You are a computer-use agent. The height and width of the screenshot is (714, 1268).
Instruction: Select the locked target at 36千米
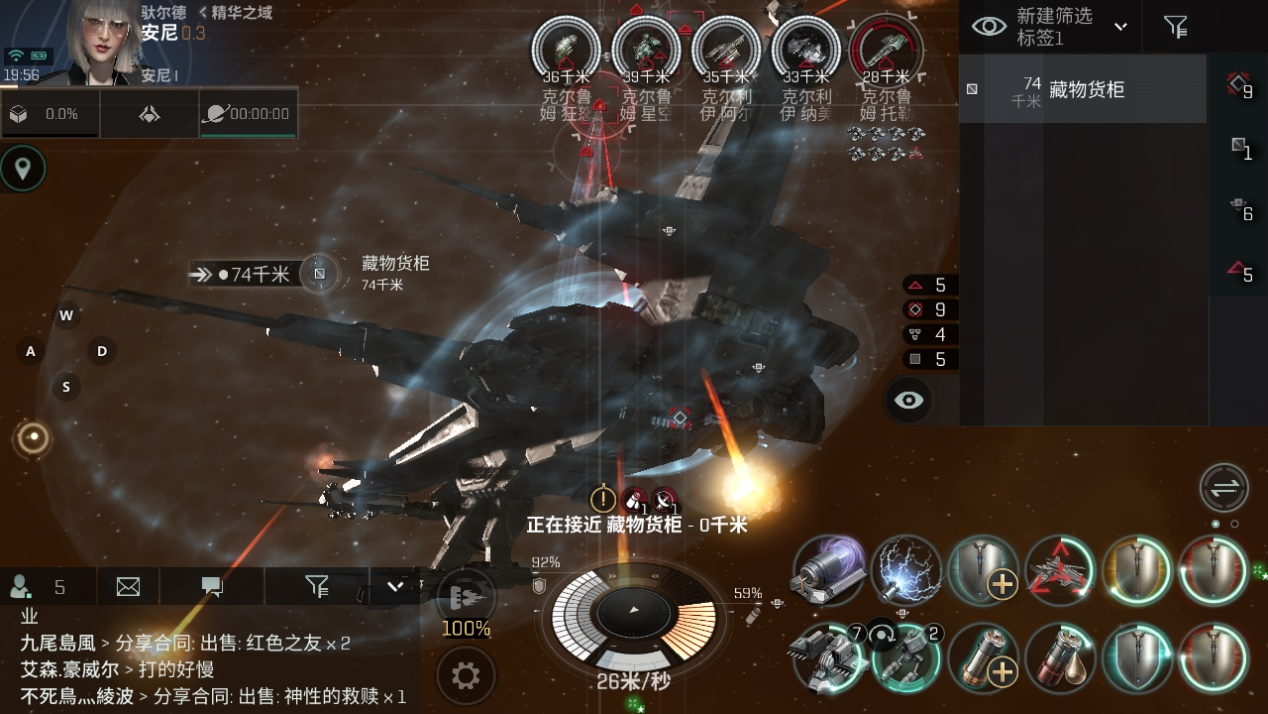click(x=565, y=49)
